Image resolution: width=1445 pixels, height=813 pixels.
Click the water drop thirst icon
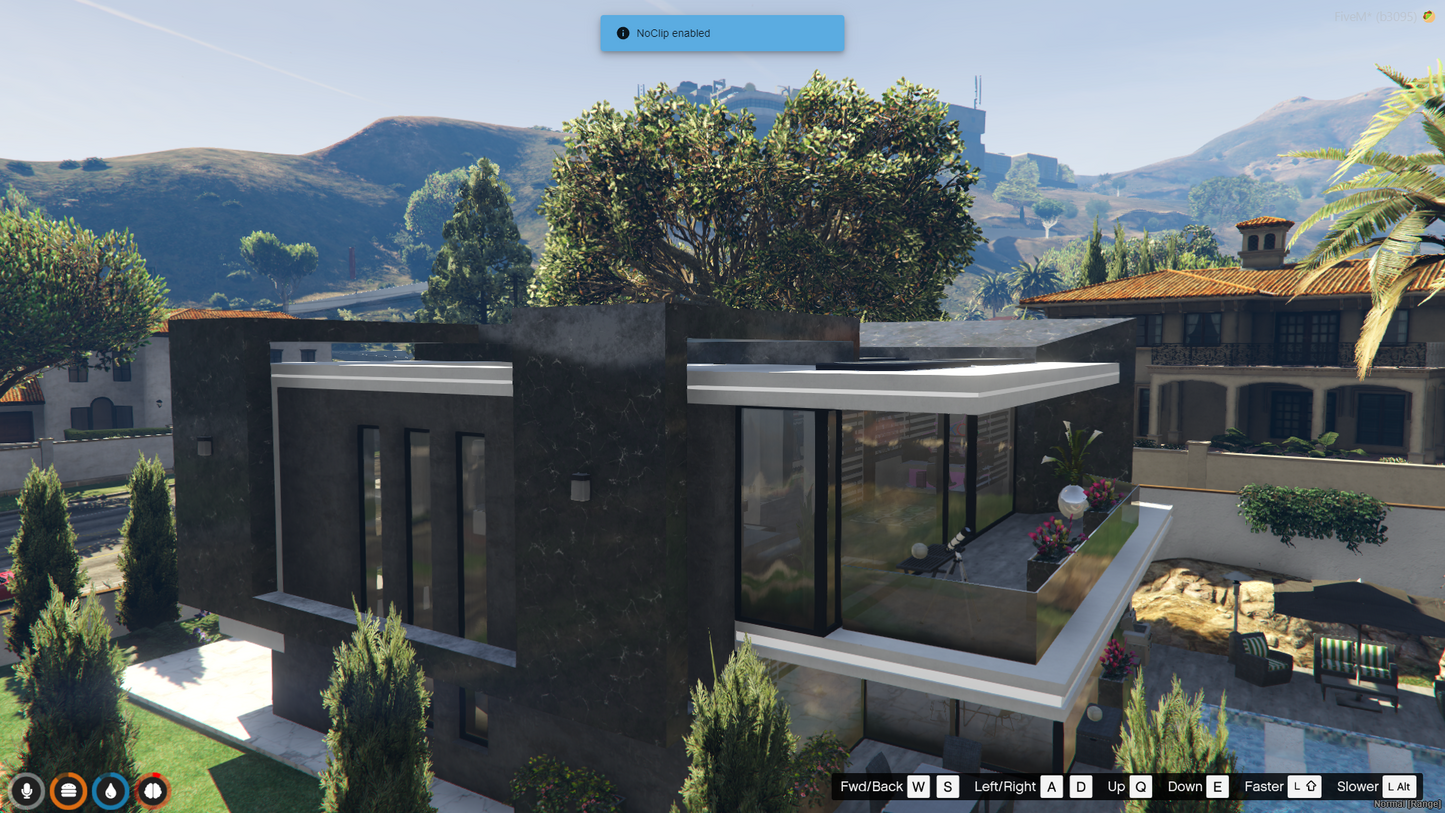(x=111, y=790)
